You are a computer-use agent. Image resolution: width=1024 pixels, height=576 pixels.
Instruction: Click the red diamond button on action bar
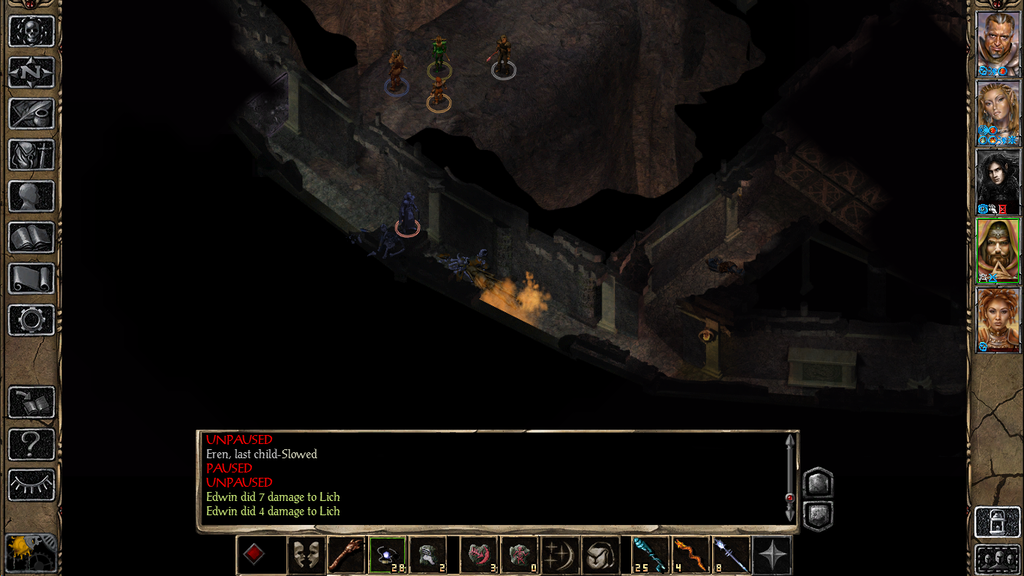coord(254,555)
